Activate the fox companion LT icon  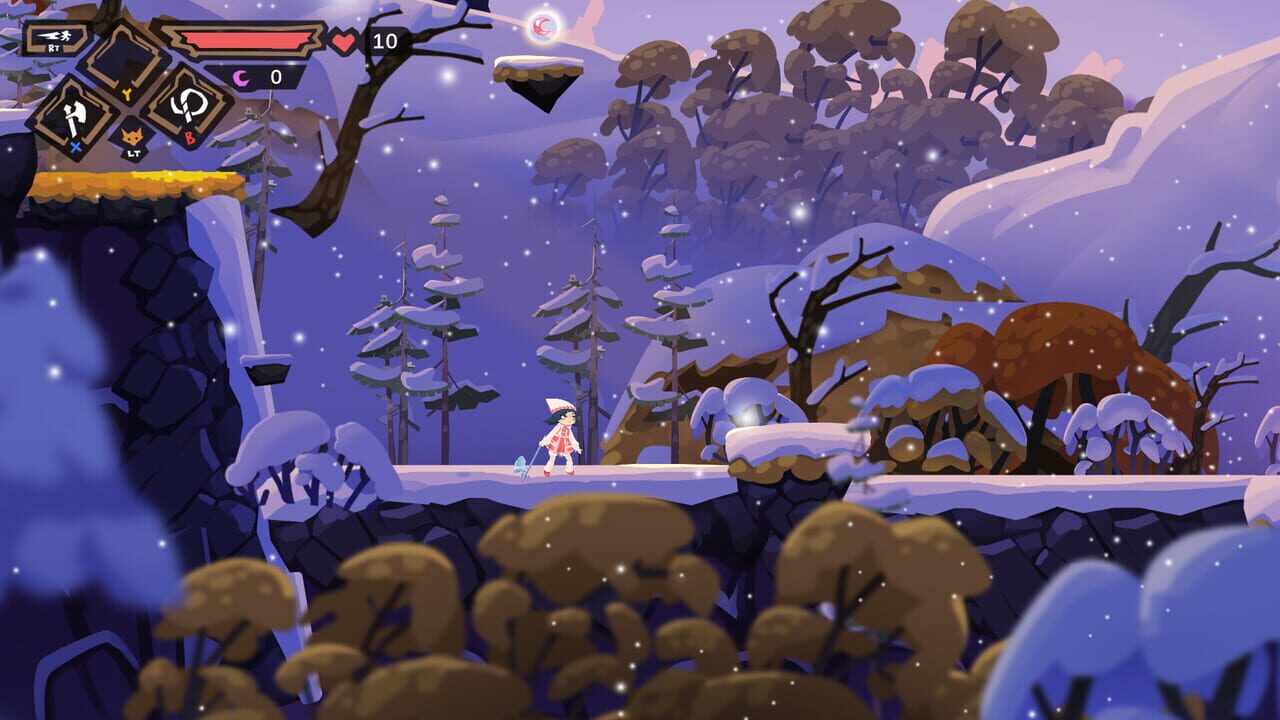(133, 134)
